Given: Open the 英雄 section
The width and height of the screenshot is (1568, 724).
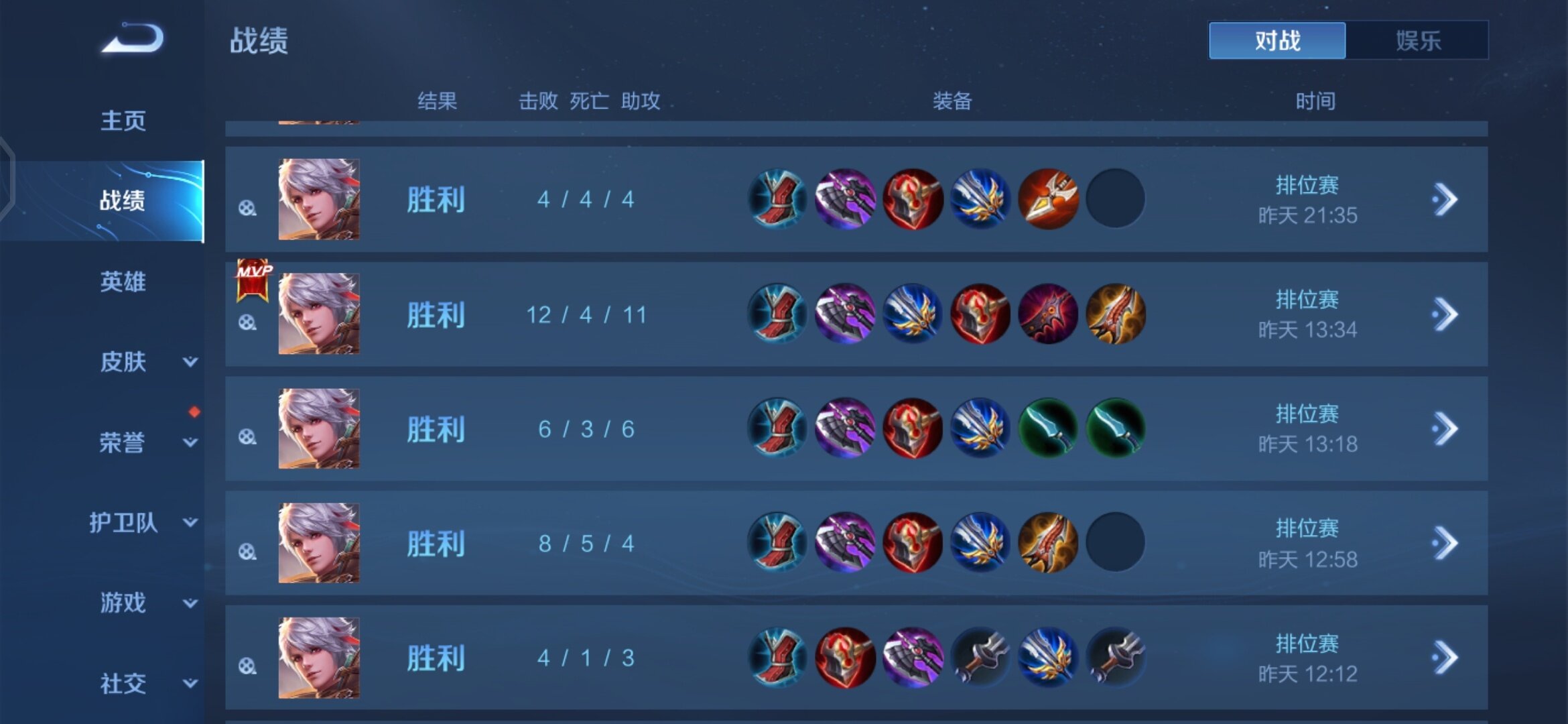Looking at the screenshot, I should [x=123, y=282].
